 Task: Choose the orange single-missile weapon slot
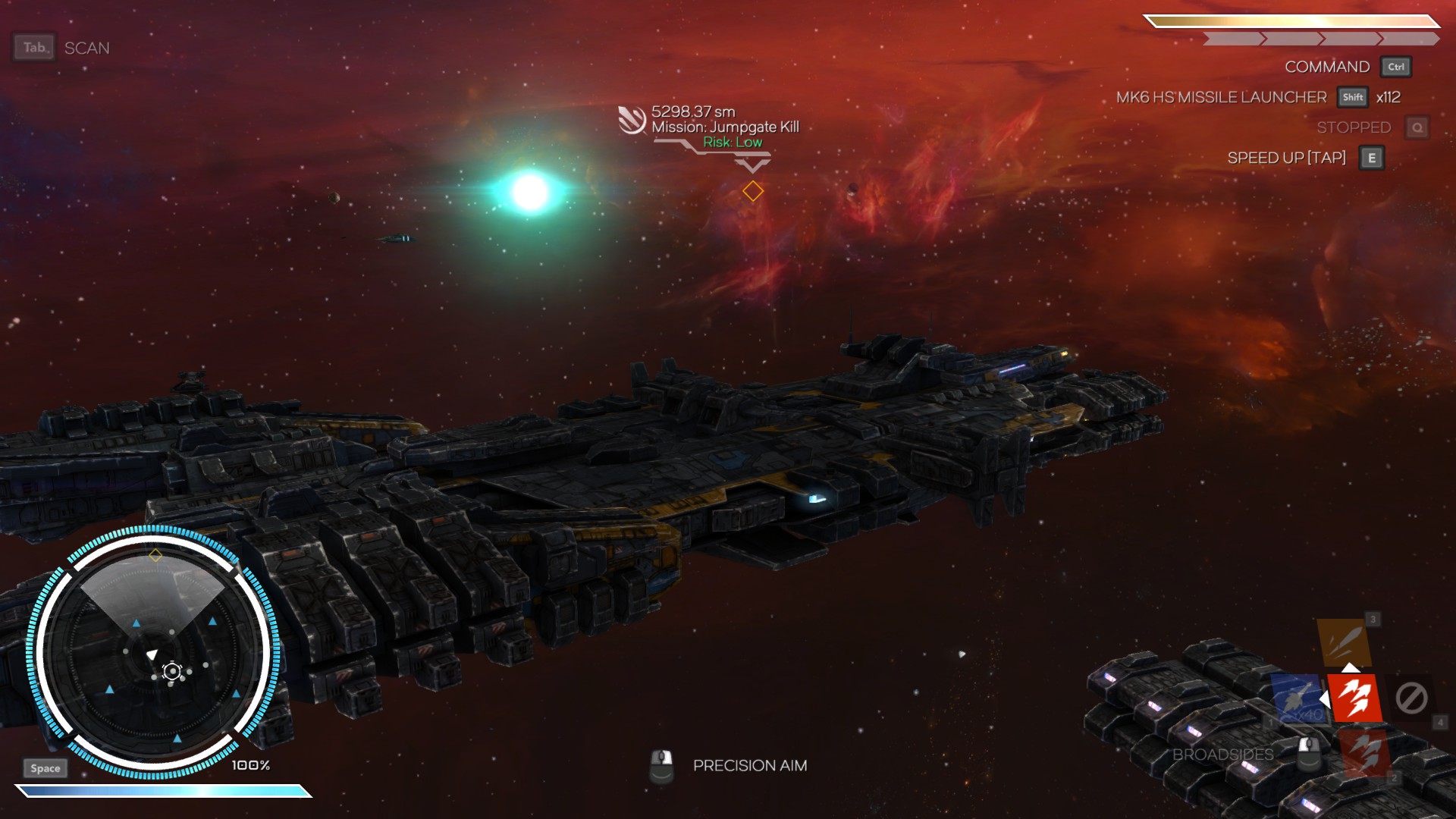[1343, 642]
